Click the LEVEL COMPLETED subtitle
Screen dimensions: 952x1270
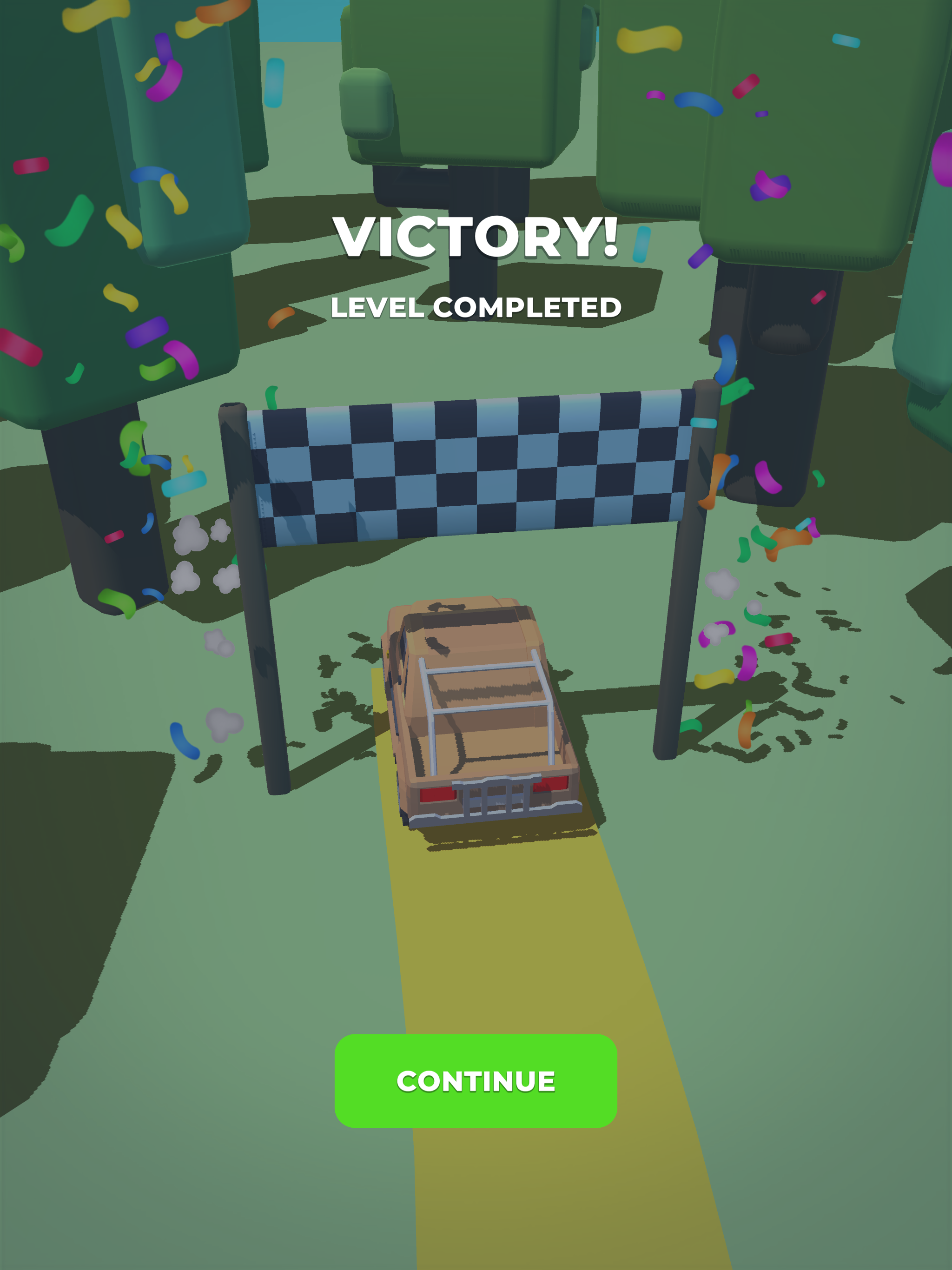[x=476, y=308]
